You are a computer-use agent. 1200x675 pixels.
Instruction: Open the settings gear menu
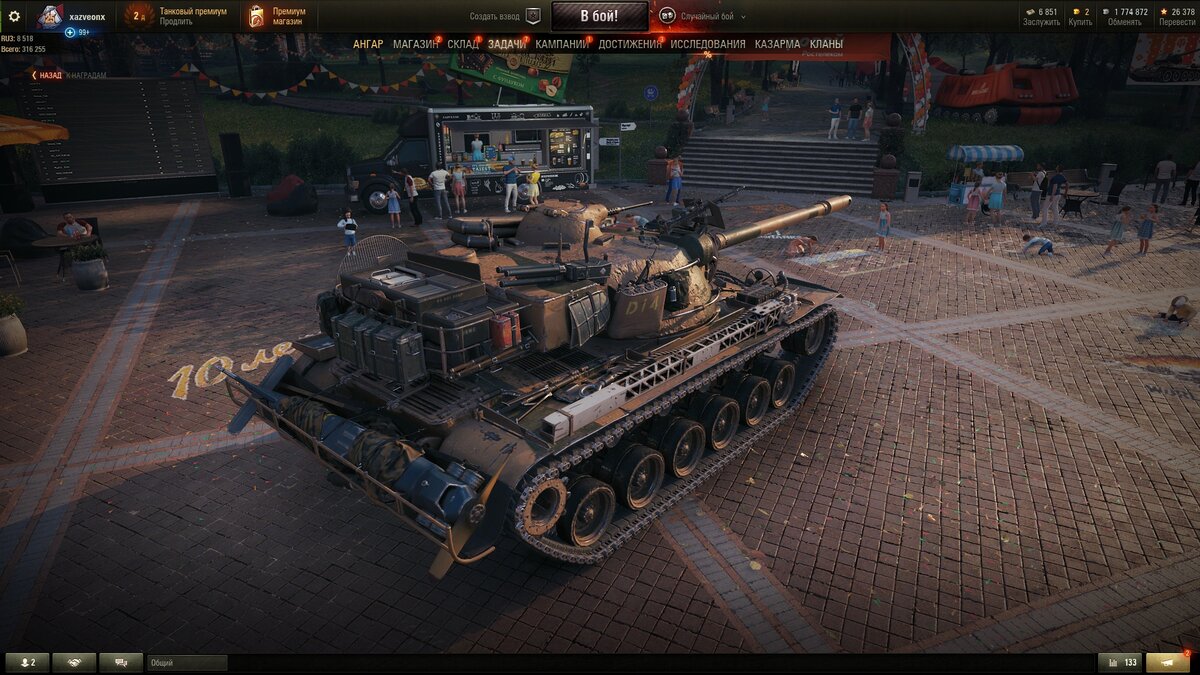14,16
